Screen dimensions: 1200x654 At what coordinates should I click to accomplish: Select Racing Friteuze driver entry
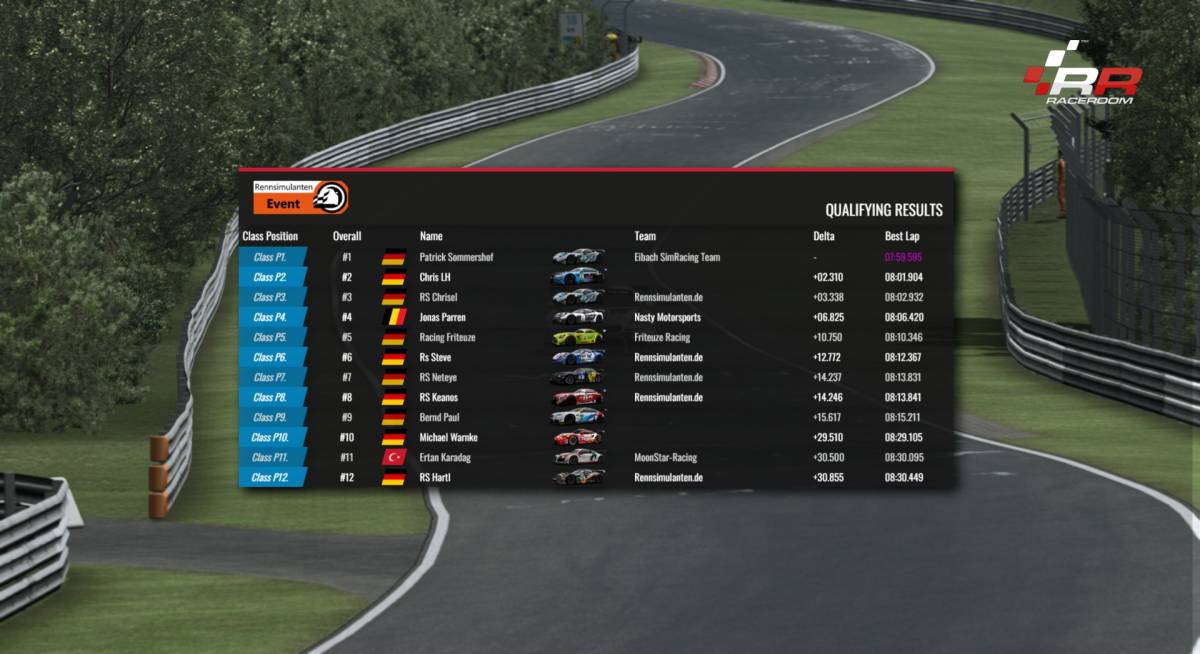click(446, 337)
